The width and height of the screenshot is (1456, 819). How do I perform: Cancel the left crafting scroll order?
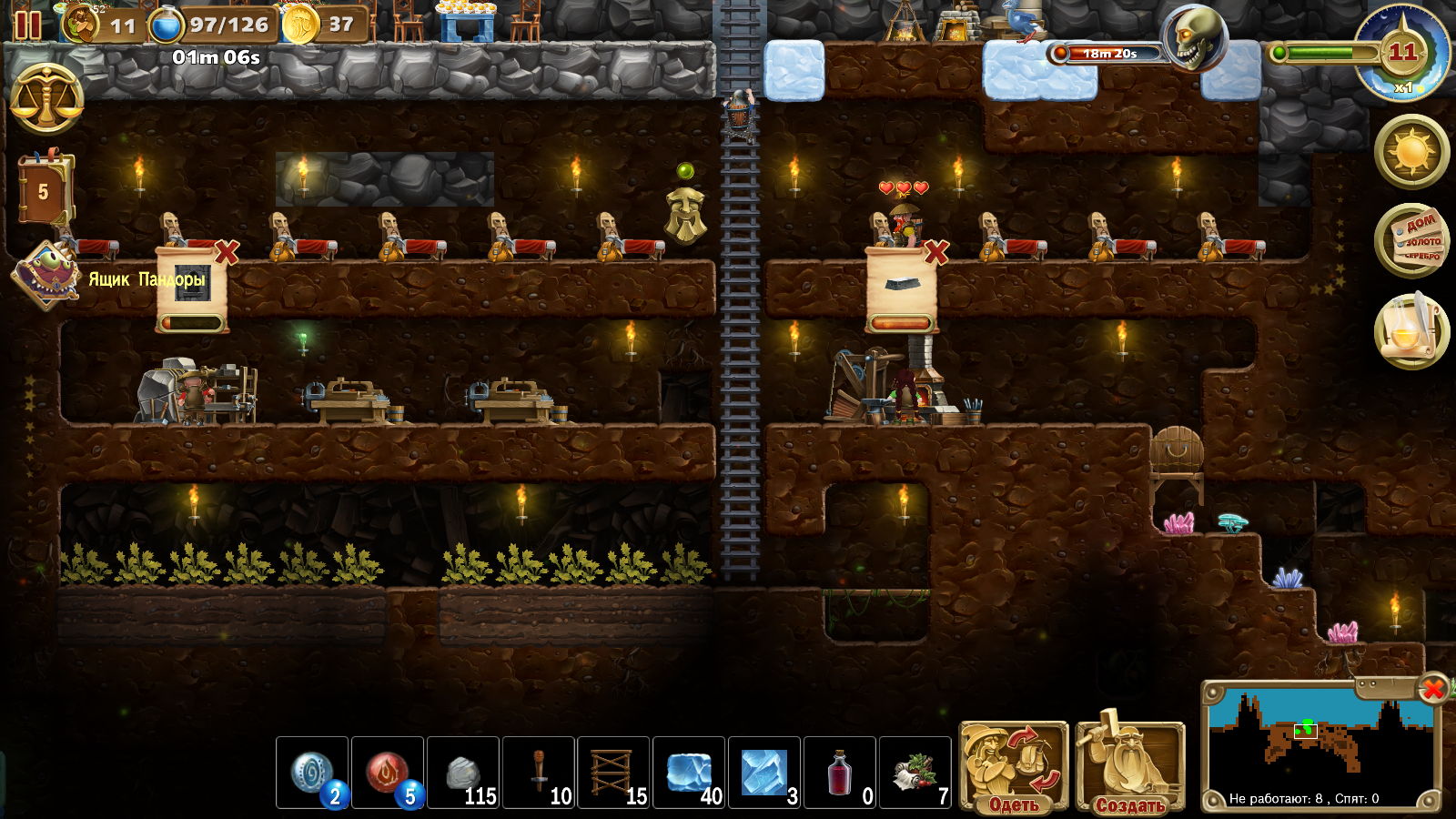(227, 252)
